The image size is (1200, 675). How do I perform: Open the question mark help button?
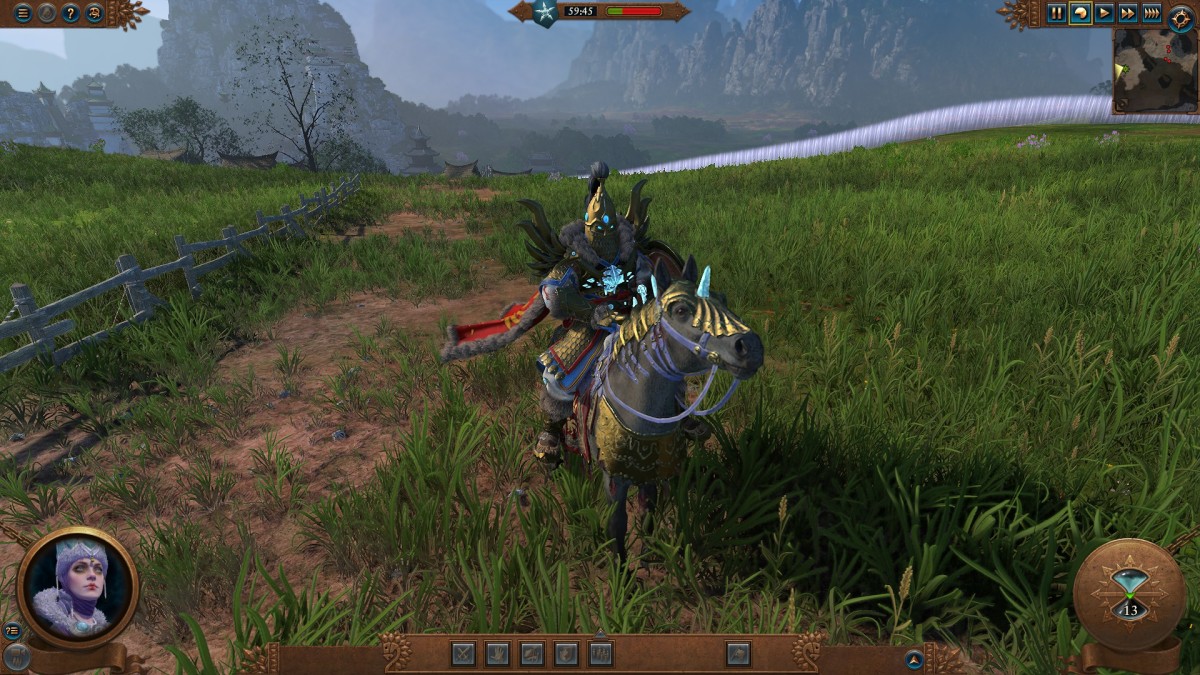tap(70, 13)
